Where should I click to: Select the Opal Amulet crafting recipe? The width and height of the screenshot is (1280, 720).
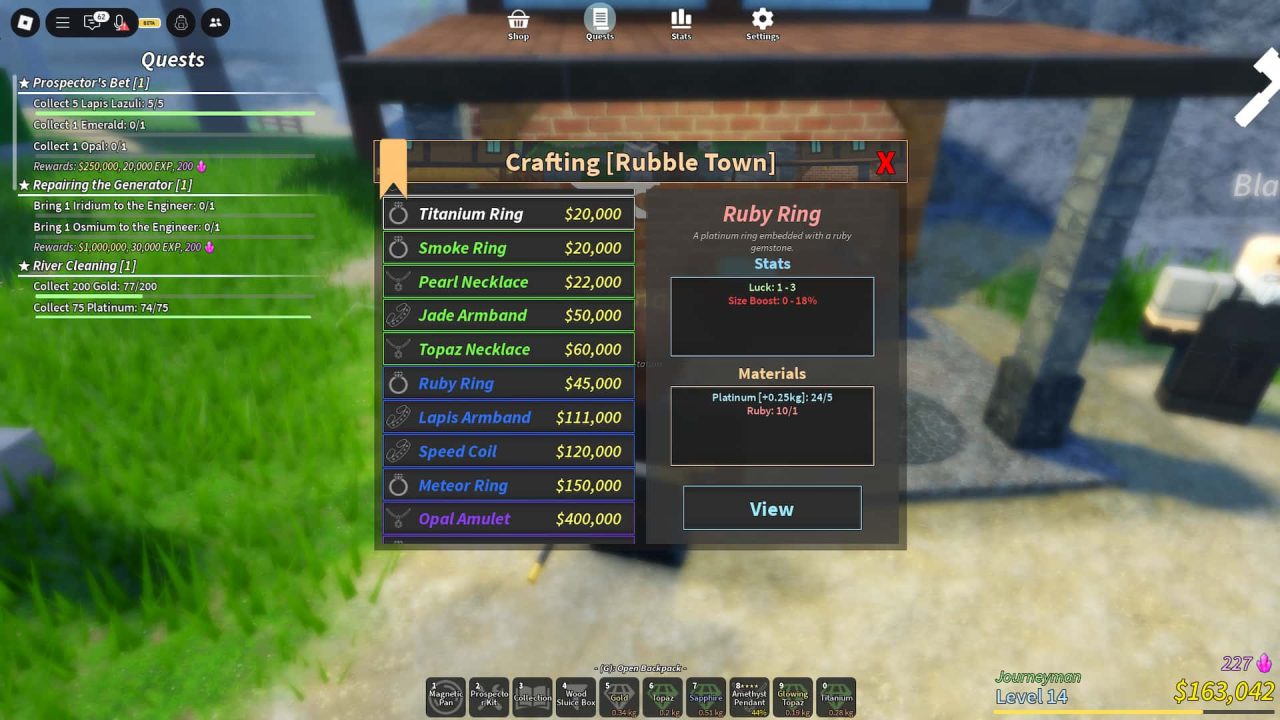click(x=508, y=518)
